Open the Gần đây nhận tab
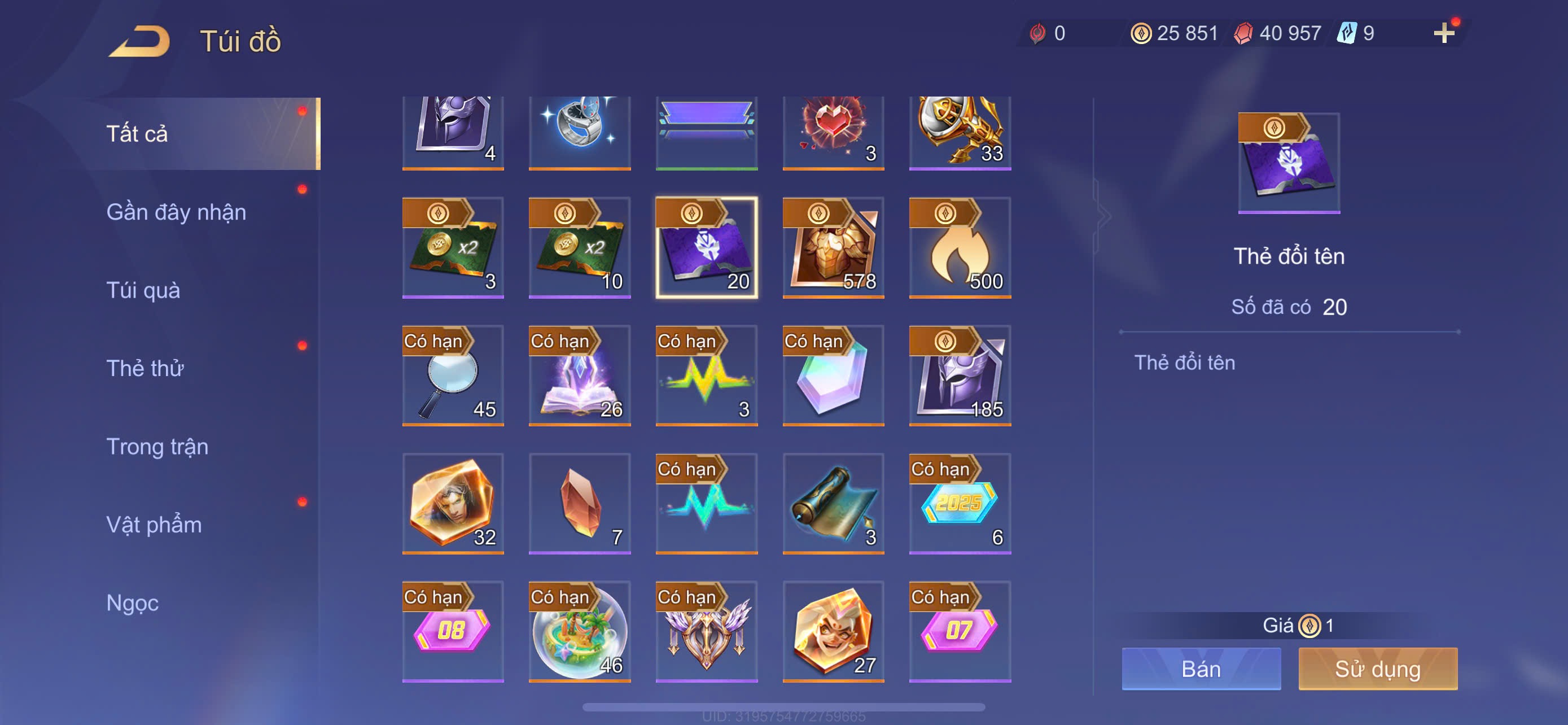This screenshot has width=1568, height=725. pos(176,212)
